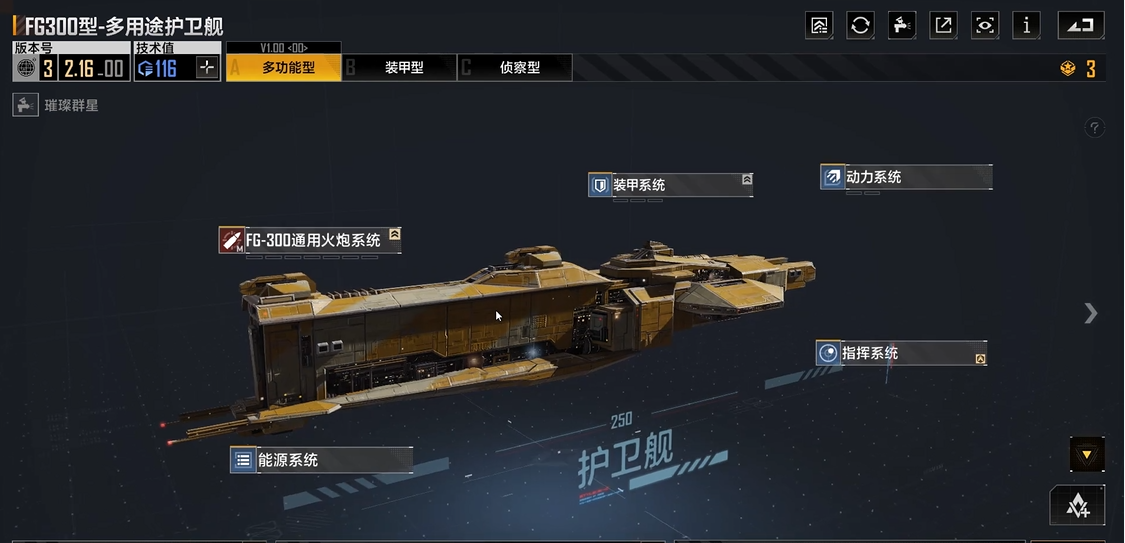Viewport: 1125px width, 543px height.
Task: Go back using the return arrow button
Action: 1081,25
